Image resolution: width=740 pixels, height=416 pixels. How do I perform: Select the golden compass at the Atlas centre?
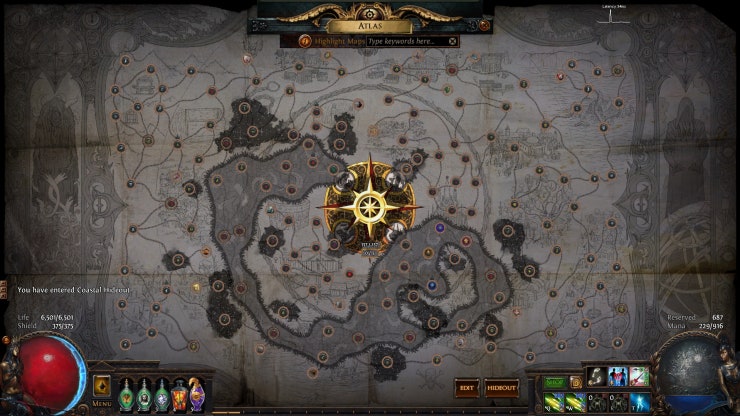click(370, 206)
